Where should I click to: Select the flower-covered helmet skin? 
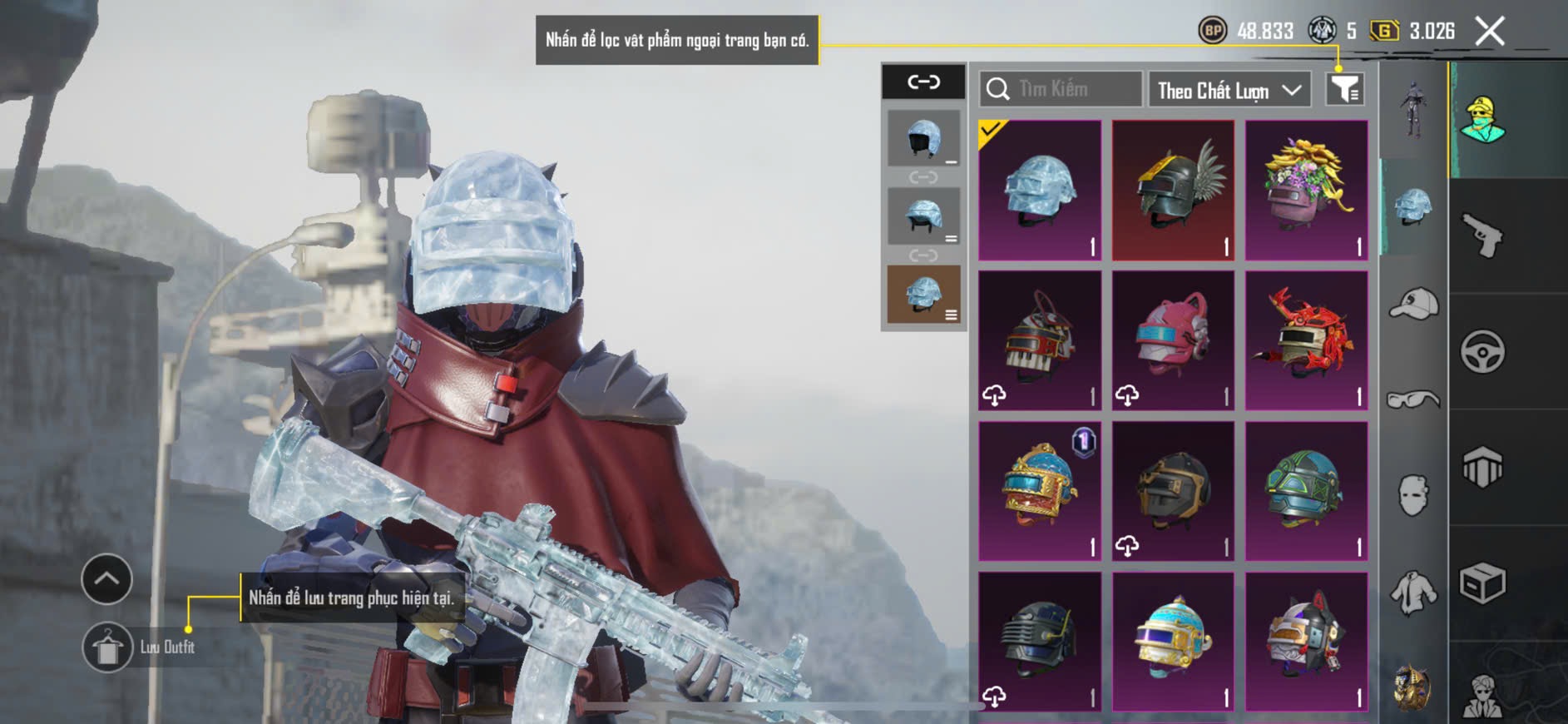(1306, 191)
